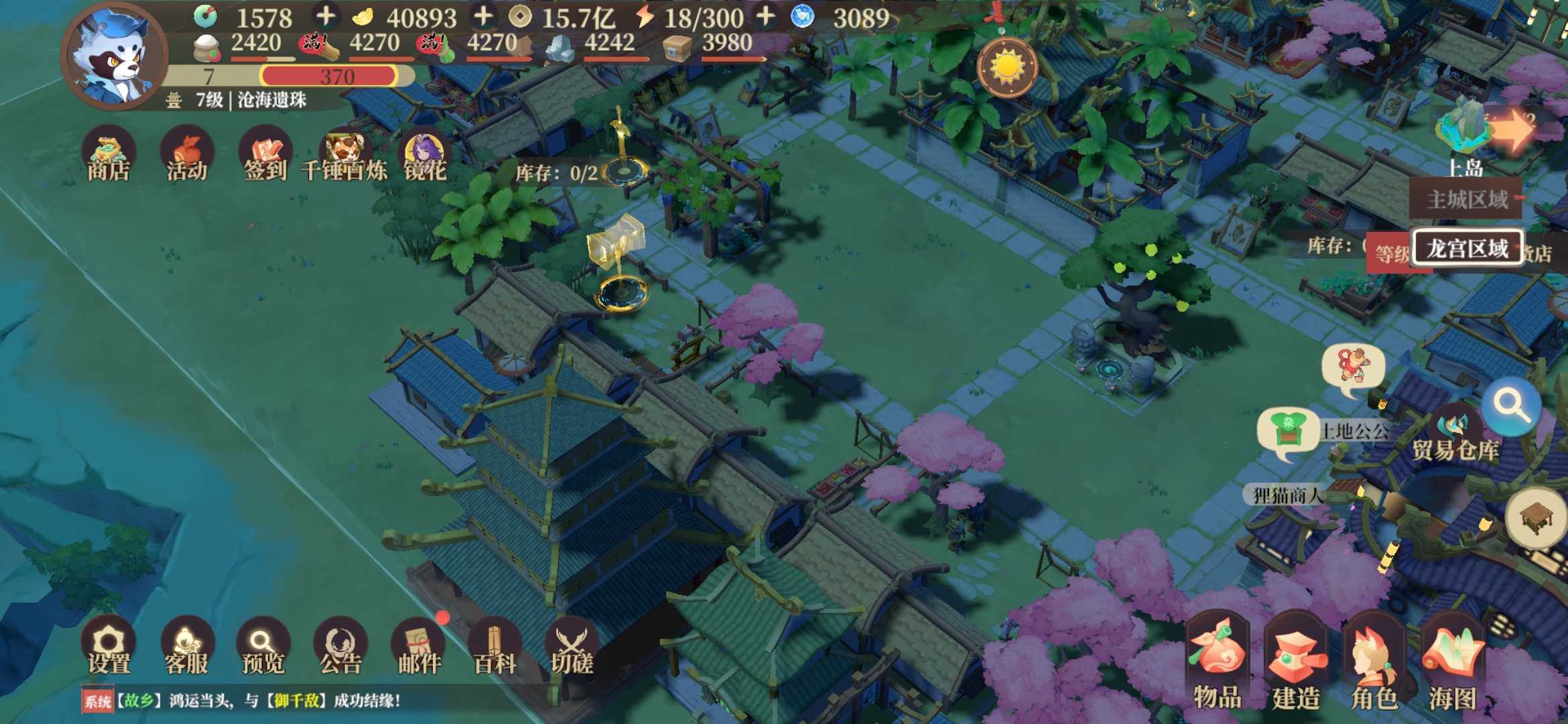Switch to the 主城区域 area
Viewport: 1568px width, 724px height.
1467,199
